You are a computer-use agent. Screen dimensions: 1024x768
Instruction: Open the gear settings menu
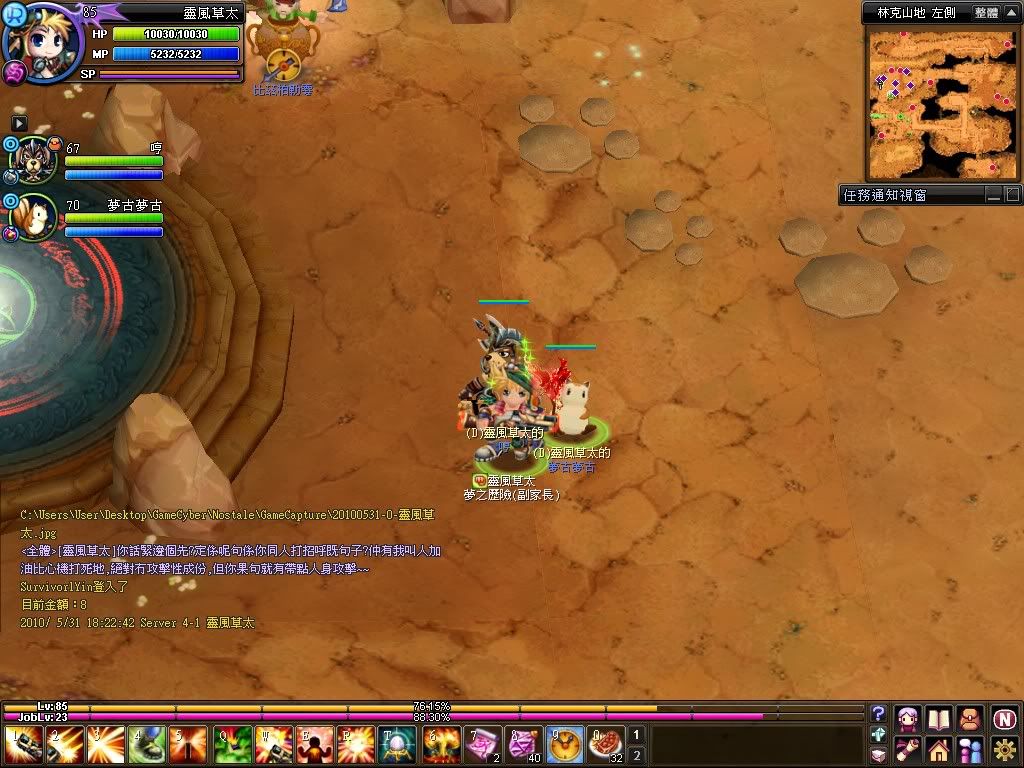(x=1004, y=749)
